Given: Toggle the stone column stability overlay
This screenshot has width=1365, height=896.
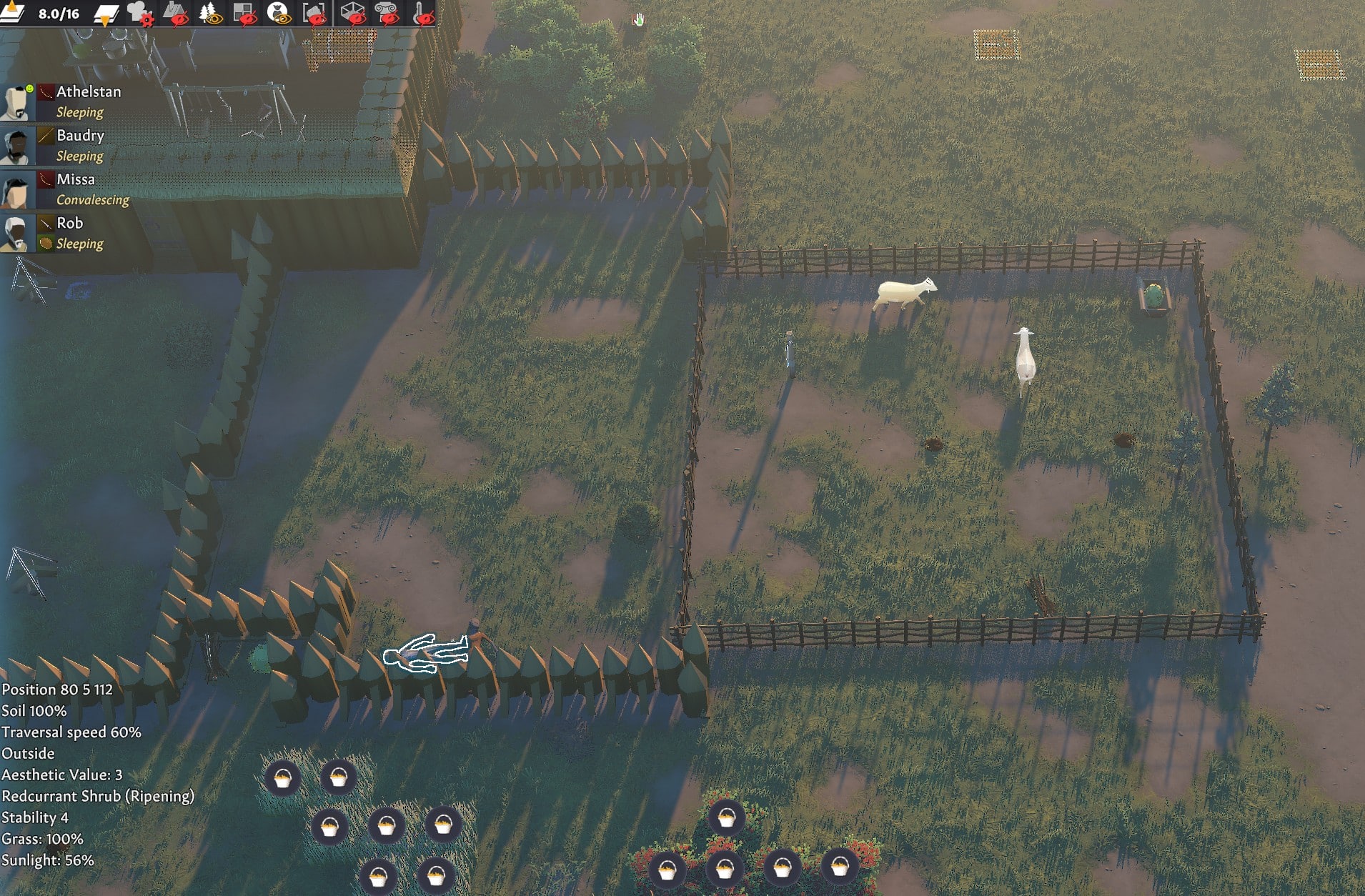Looking at the screenshot, I should coord(387,13).
